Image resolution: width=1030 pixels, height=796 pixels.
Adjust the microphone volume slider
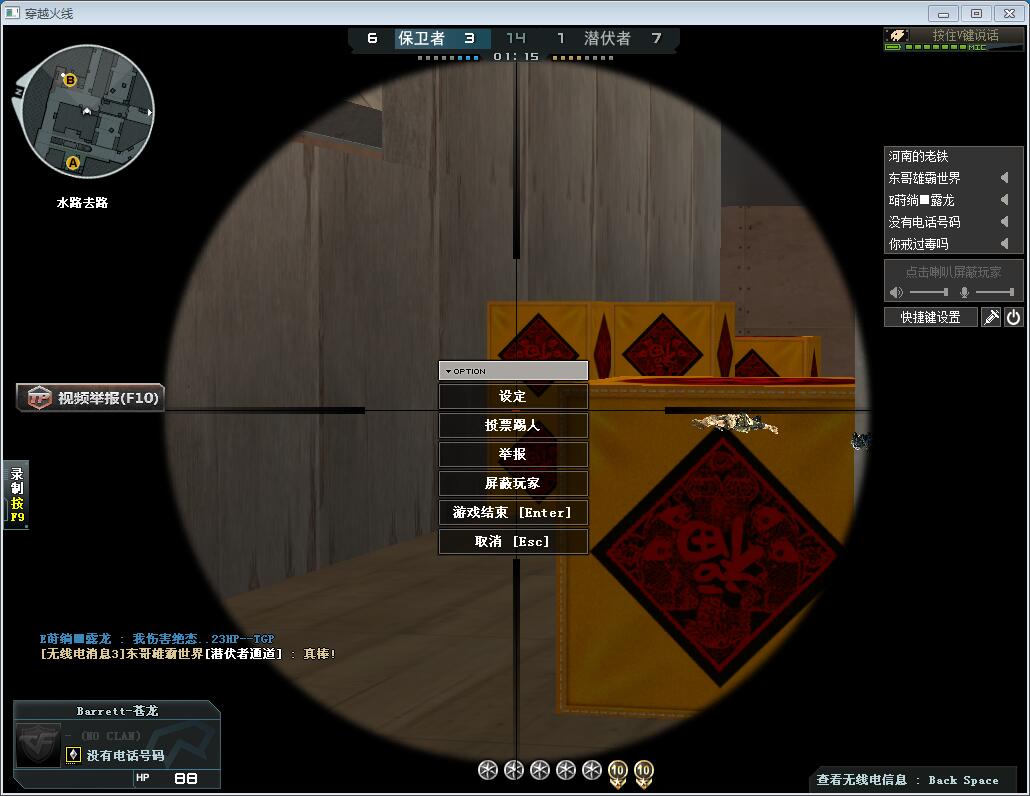[994, 292]
